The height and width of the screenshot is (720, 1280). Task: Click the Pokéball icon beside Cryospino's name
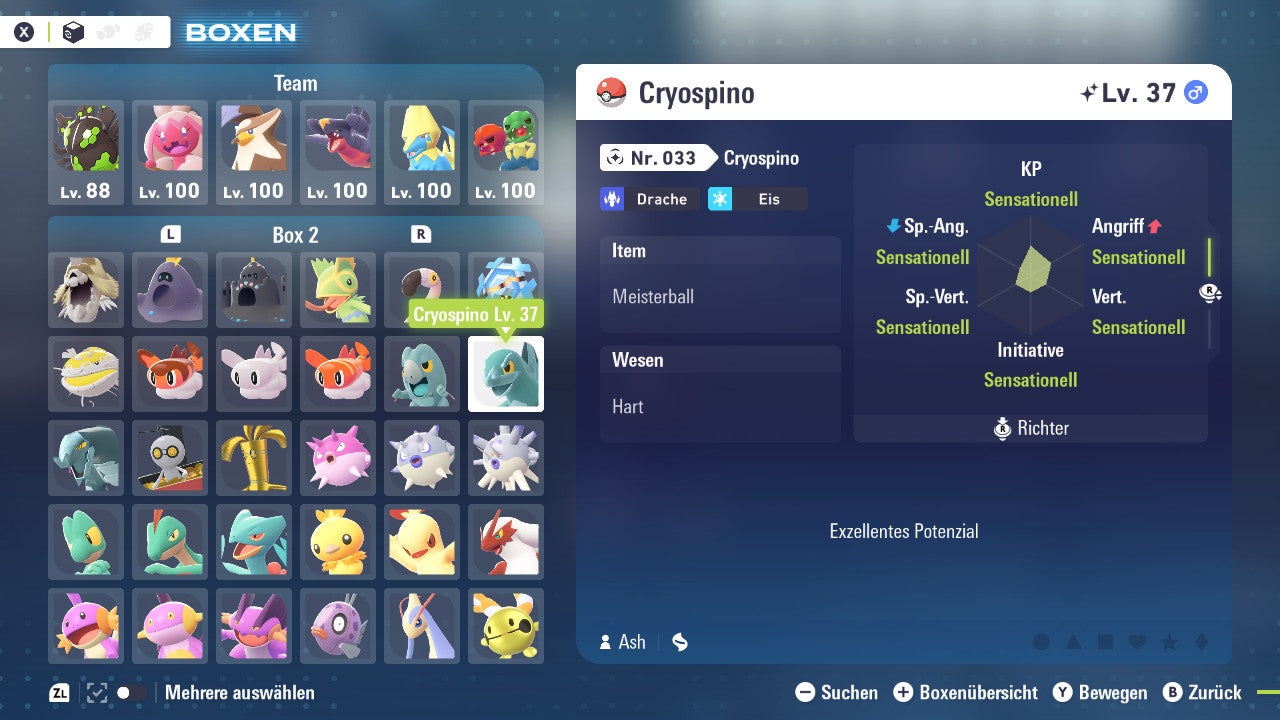610,92
